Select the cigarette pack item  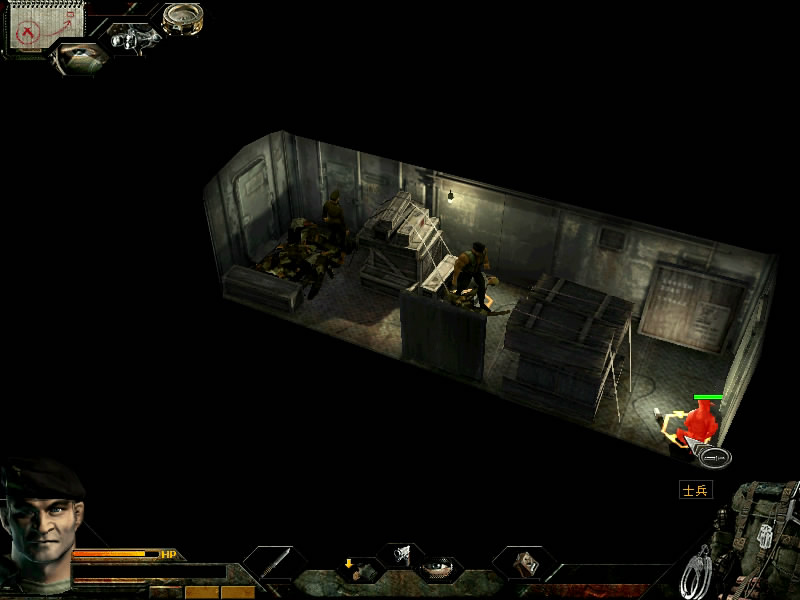point(526,564)
